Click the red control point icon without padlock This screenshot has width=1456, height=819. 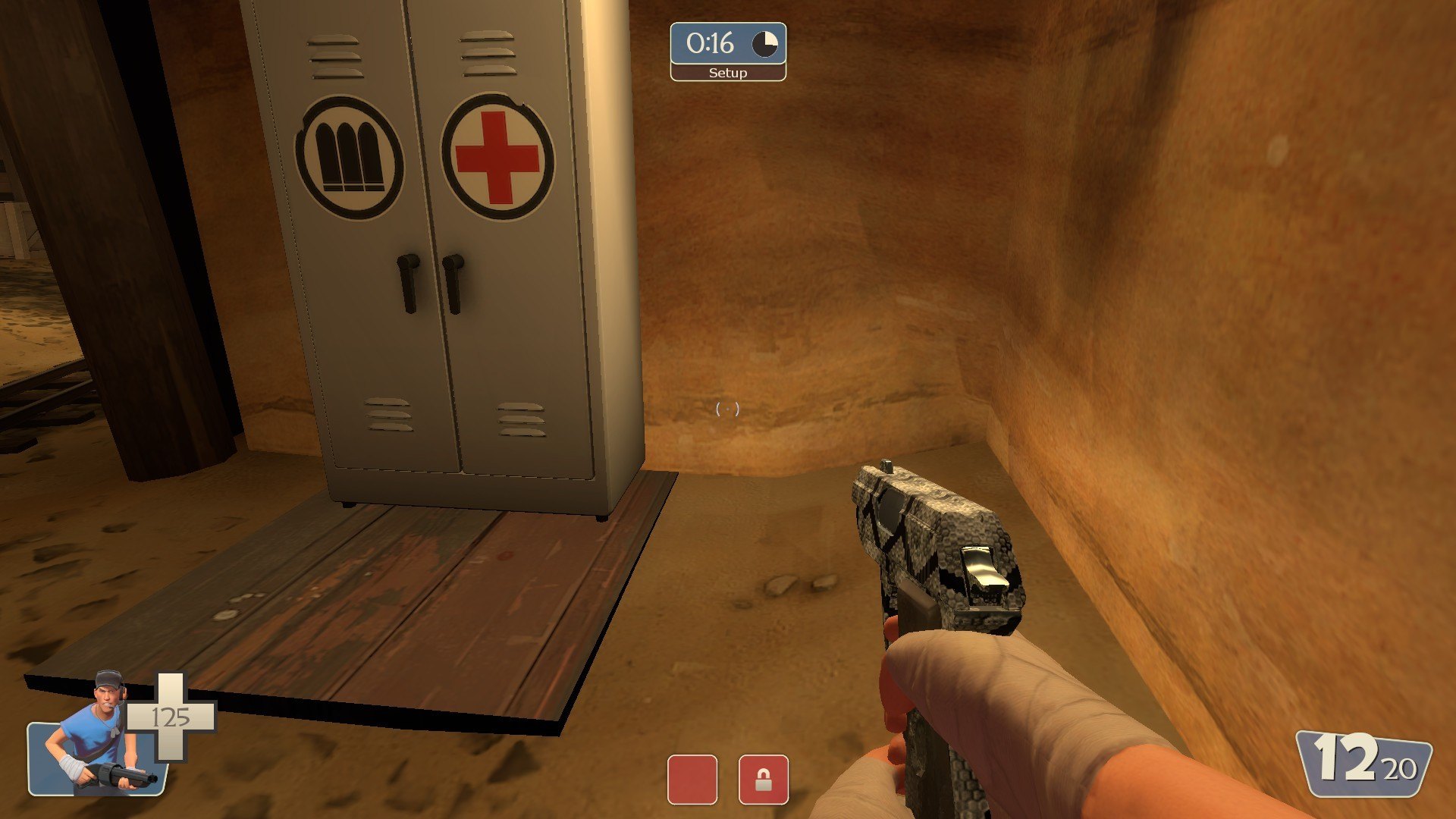[x=692, y=779]
